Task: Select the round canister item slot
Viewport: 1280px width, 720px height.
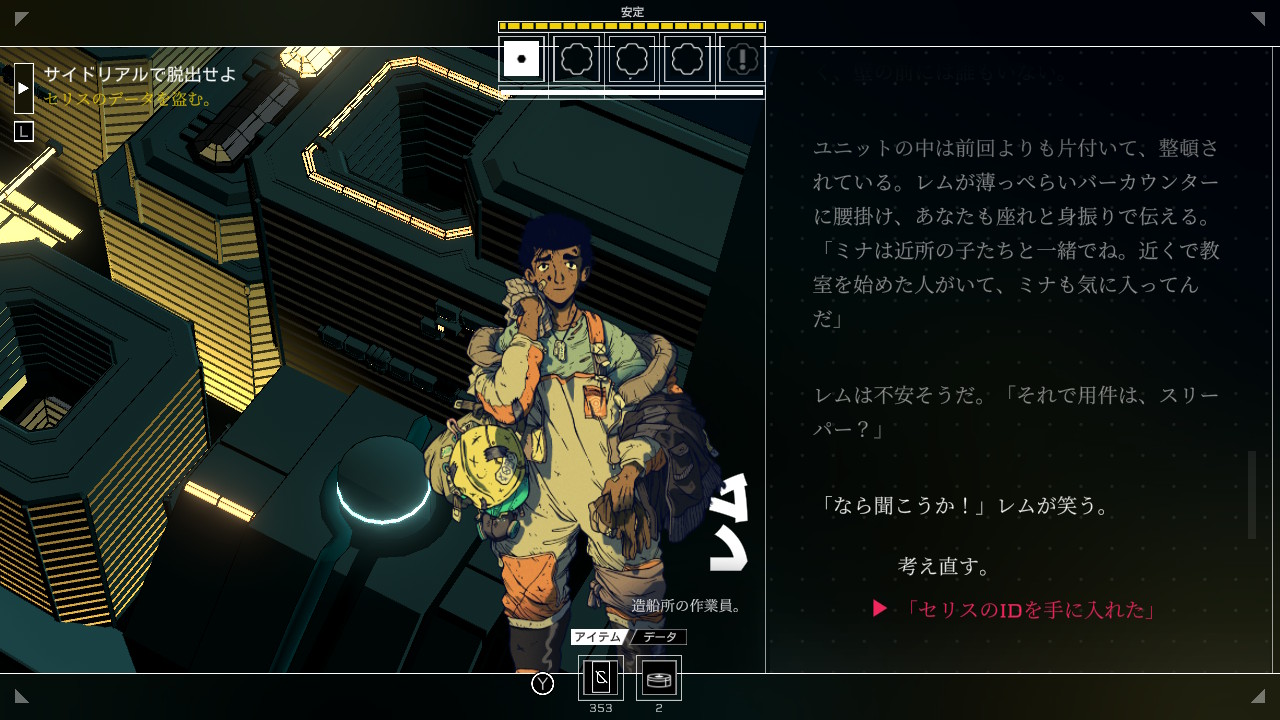Action: click(659, 678)
